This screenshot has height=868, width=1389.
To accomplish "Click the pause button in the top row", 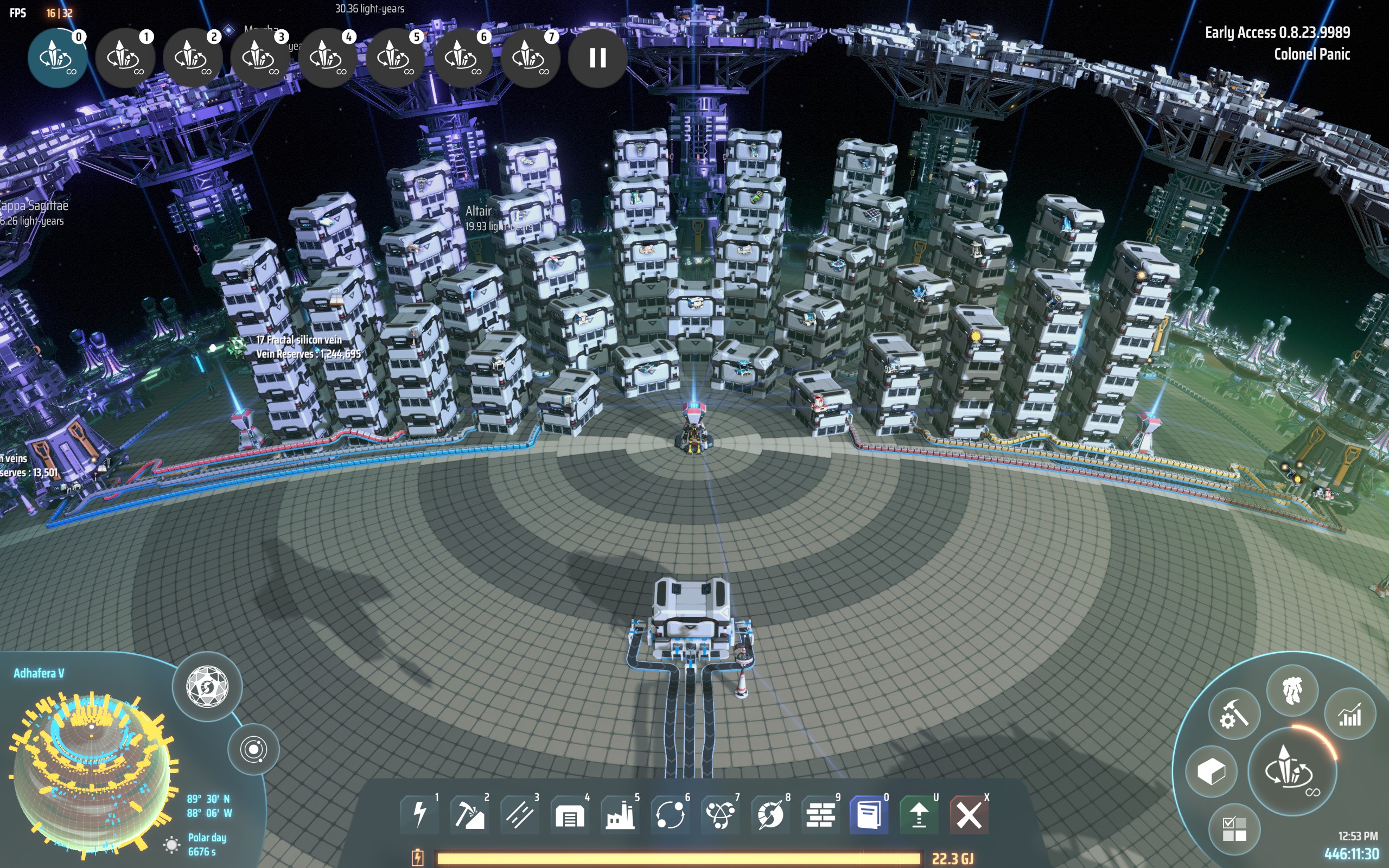I will 597,58.
